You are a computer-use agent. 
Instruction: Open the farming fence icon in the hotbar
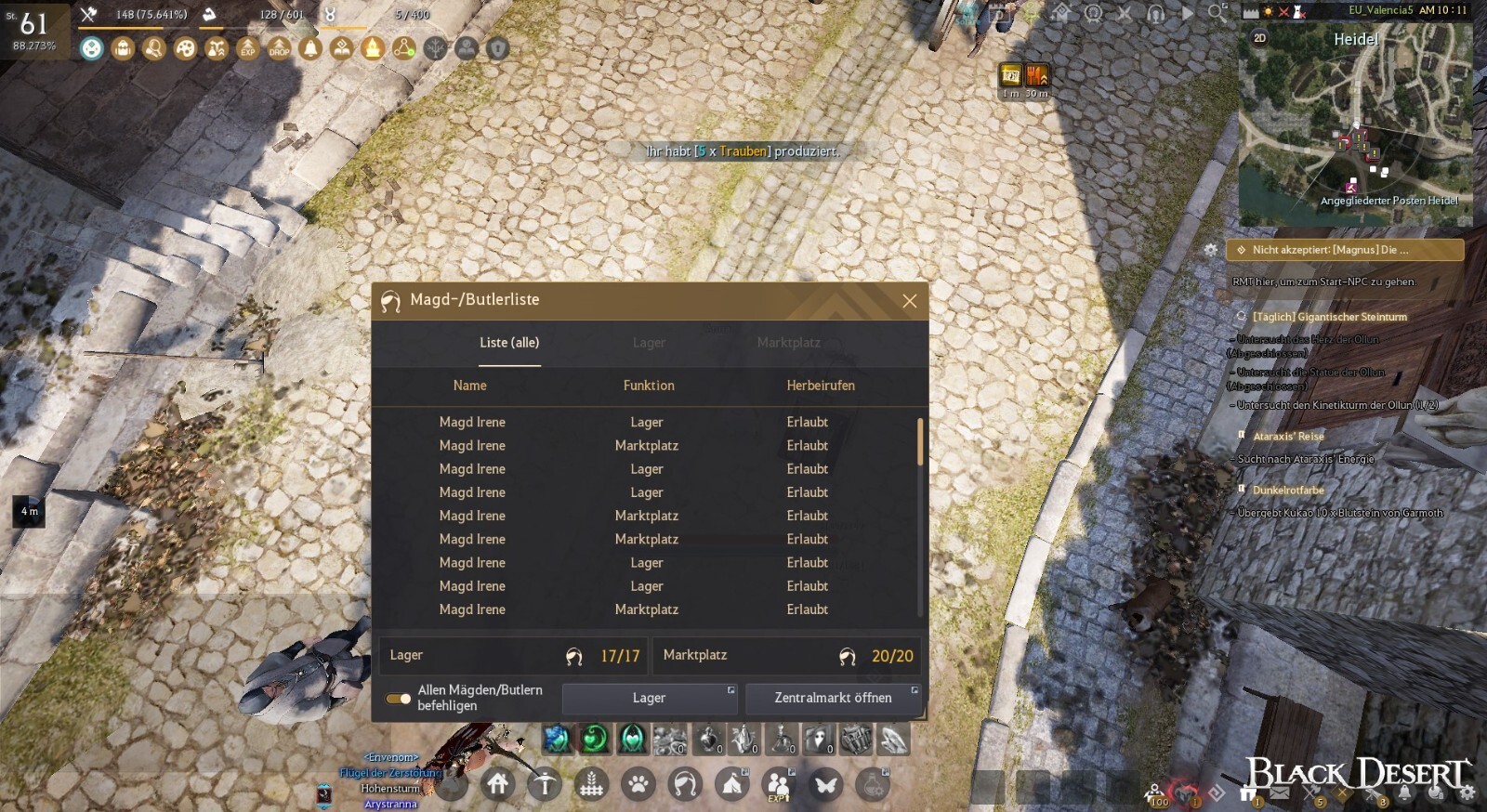pyautogui.click(x=592, y=784)
